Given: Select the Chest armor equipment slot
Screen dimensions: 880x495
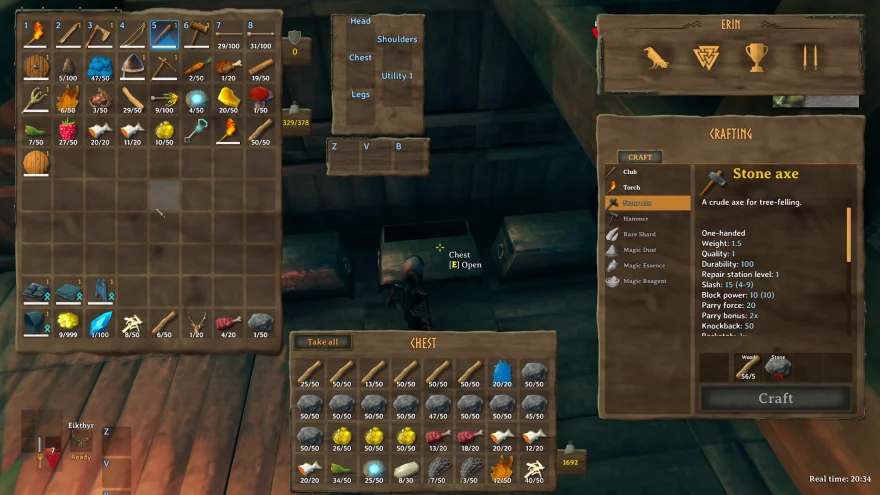Looking at the screenshot, I should [361, 58].
